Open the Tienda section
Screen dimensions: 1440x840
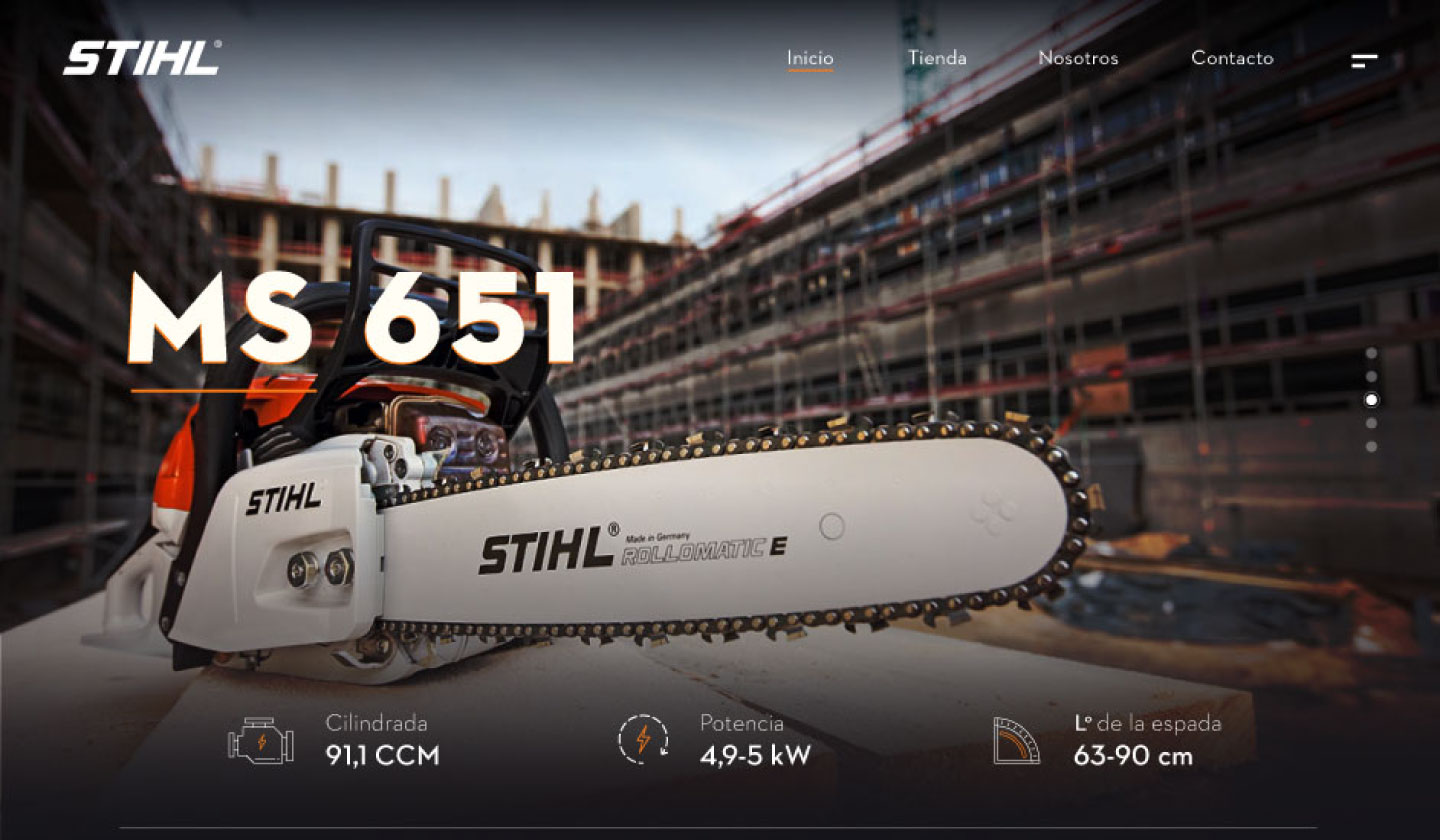tap(937, 58)
